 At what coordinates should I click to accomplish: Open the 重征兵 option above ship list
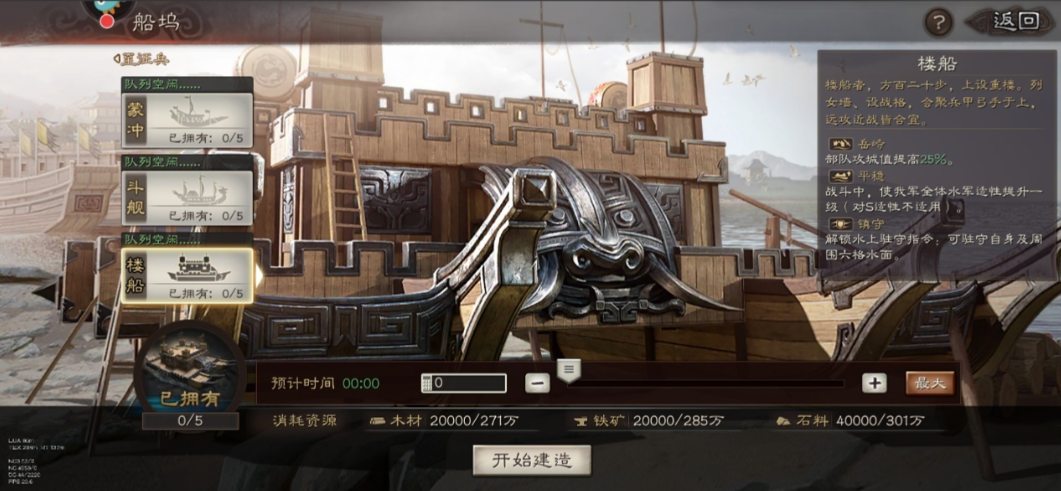pos(141,59)
